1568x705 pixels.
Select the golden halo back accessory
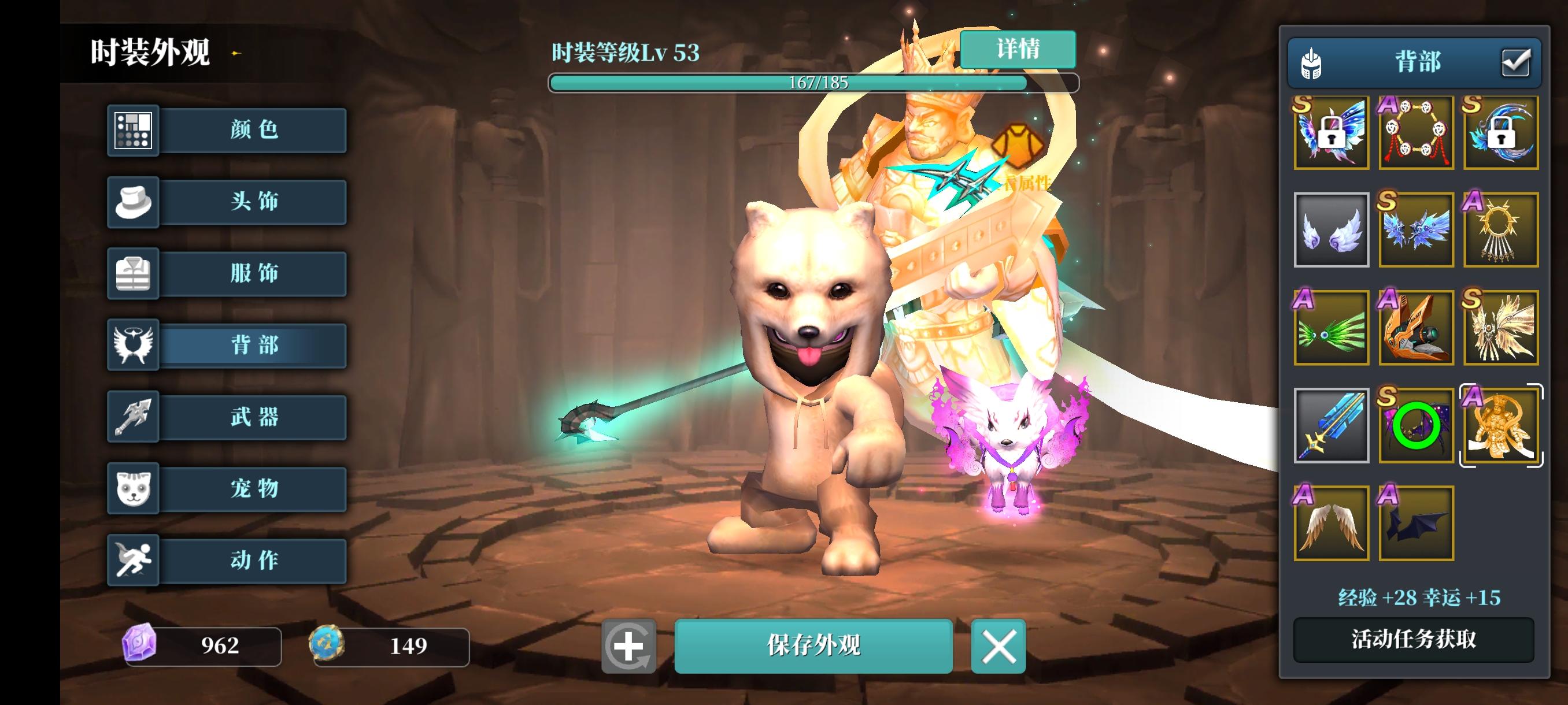[1502, 230]
